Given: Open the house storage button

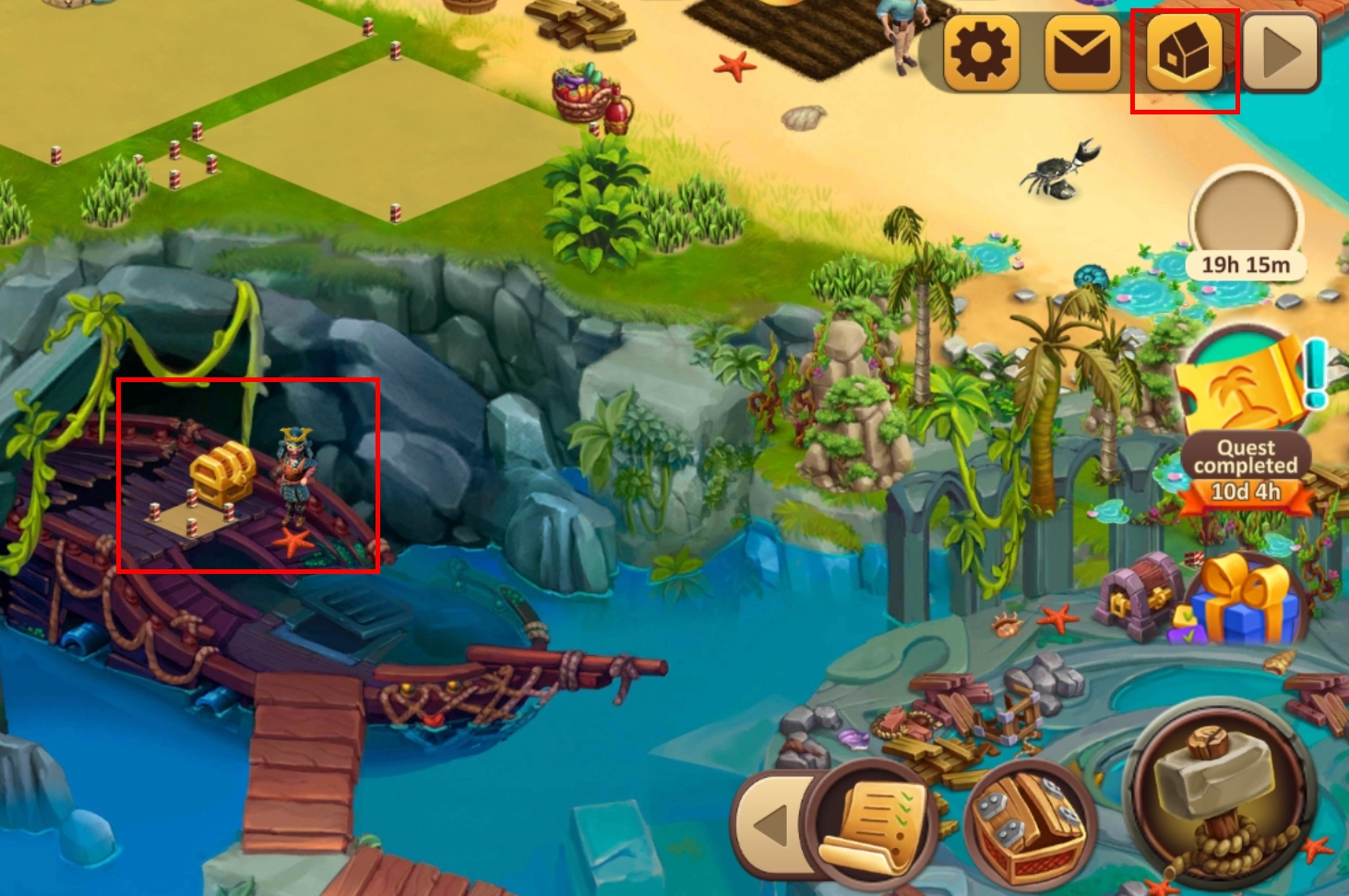Looking at the screenshot, I should (1184, 54).
